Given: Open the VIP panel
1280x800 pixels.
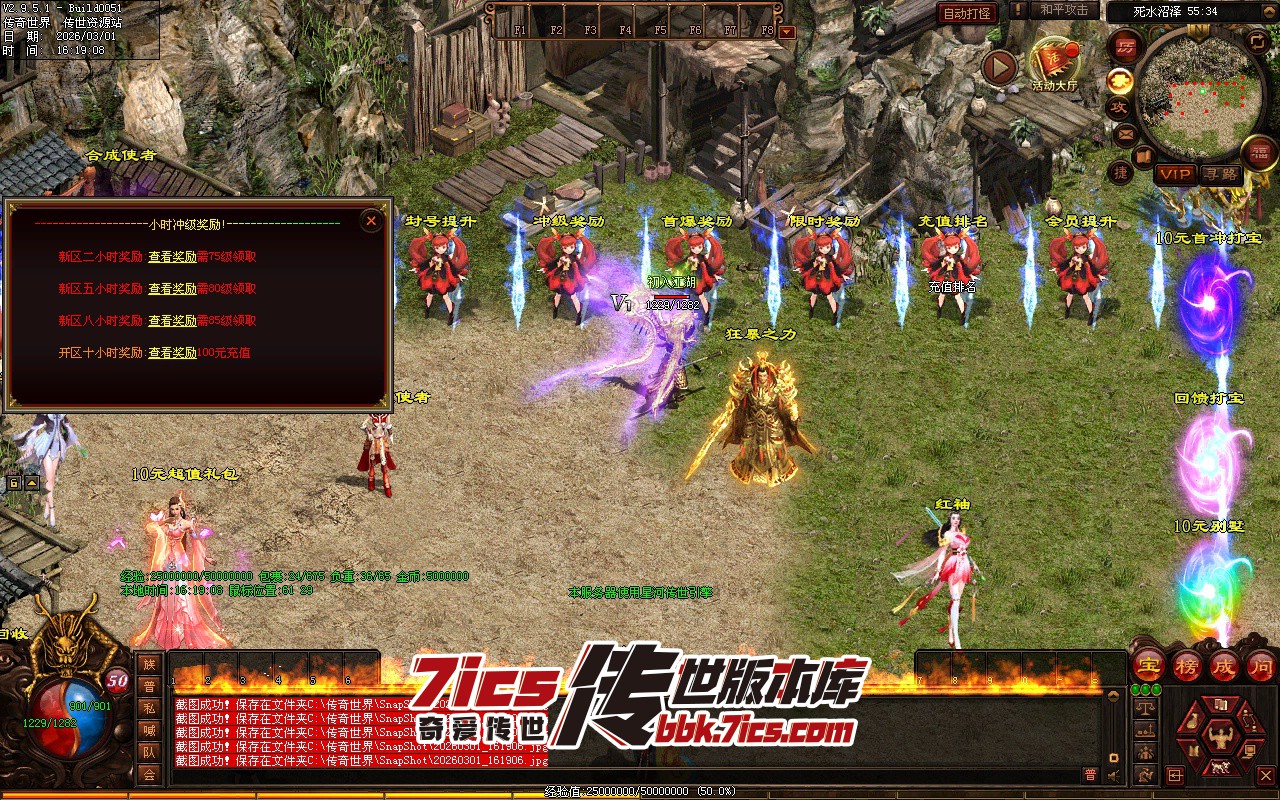Looking at the screenshot, I should click(1175, 174).
